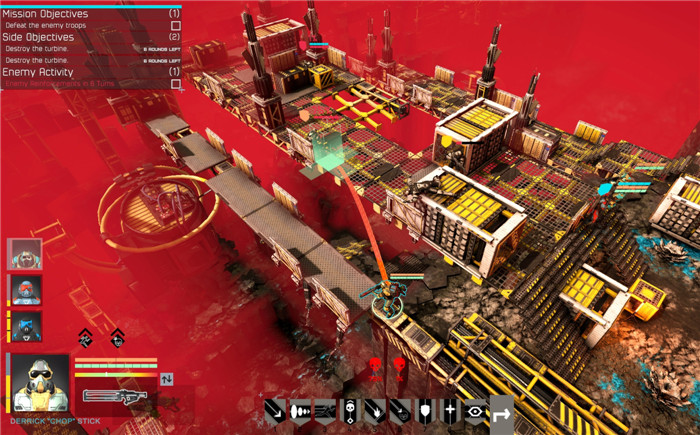The height and width of the screenshot is (435, 700).
Task: Activate the diagonal arrow shot ability
Action: point(277,410)
